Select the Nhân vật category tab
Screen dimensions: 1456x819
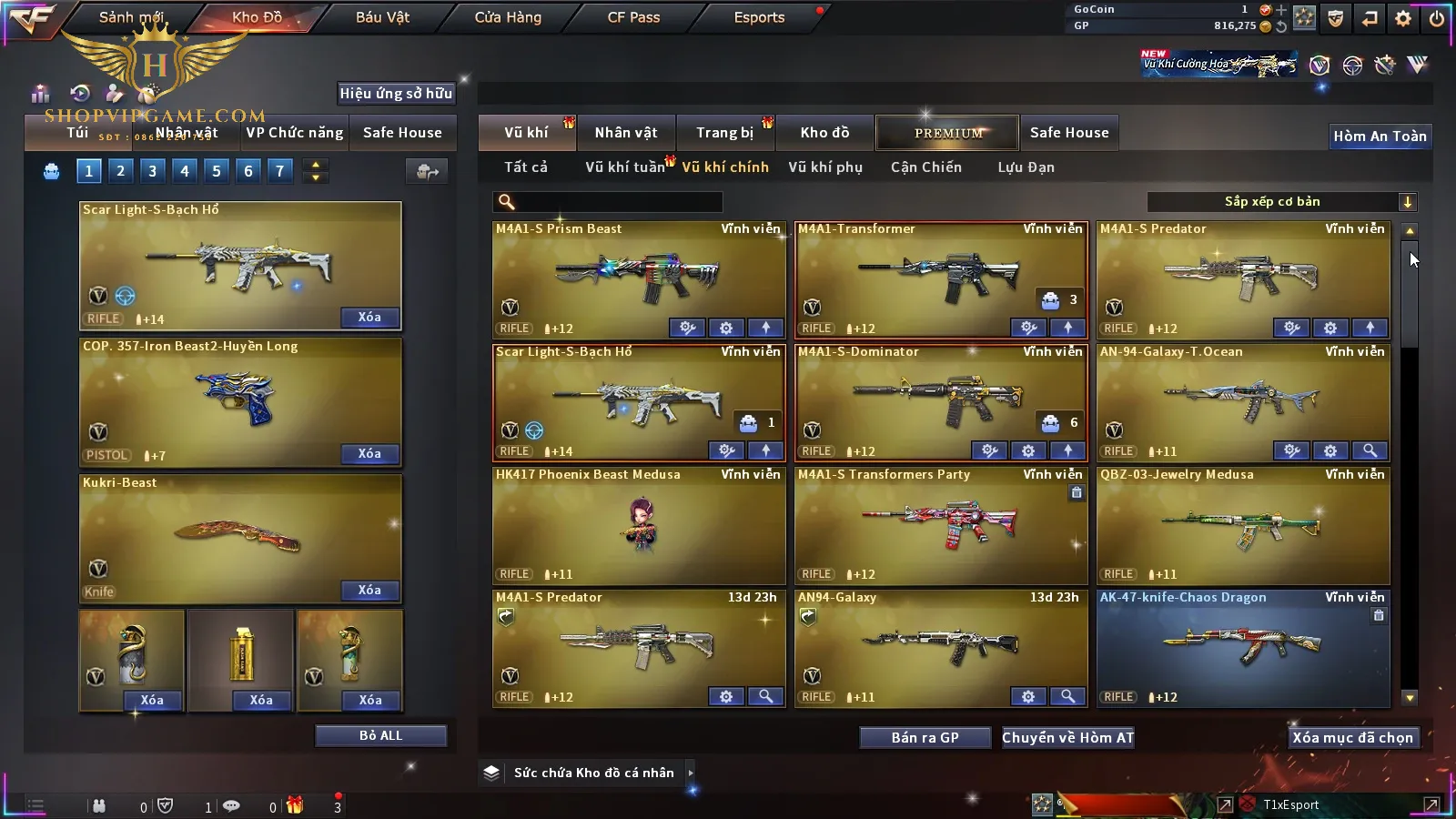pyautogui.click(x=626, y=133)
